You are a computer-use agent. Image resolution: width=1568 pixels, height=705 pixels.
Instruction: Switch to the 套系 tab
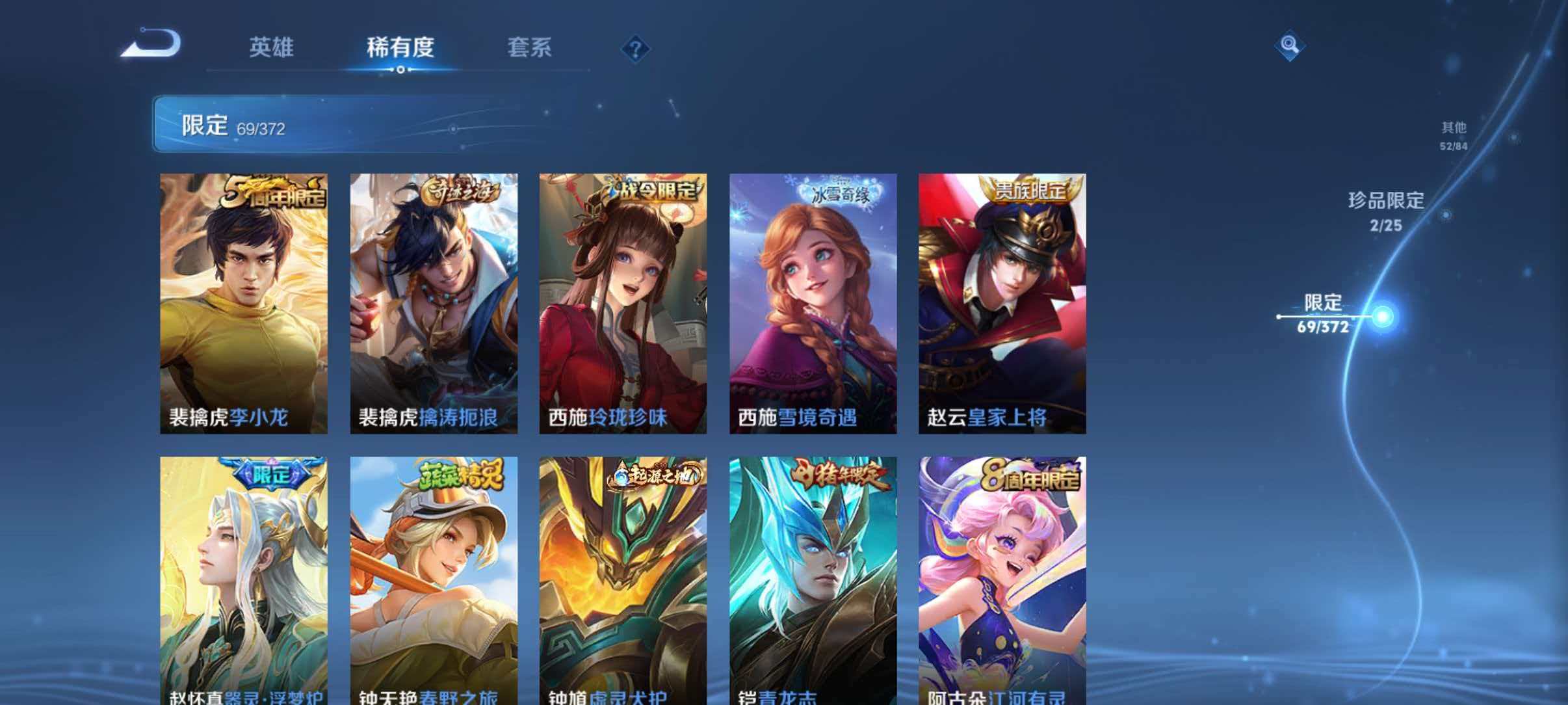530,47
